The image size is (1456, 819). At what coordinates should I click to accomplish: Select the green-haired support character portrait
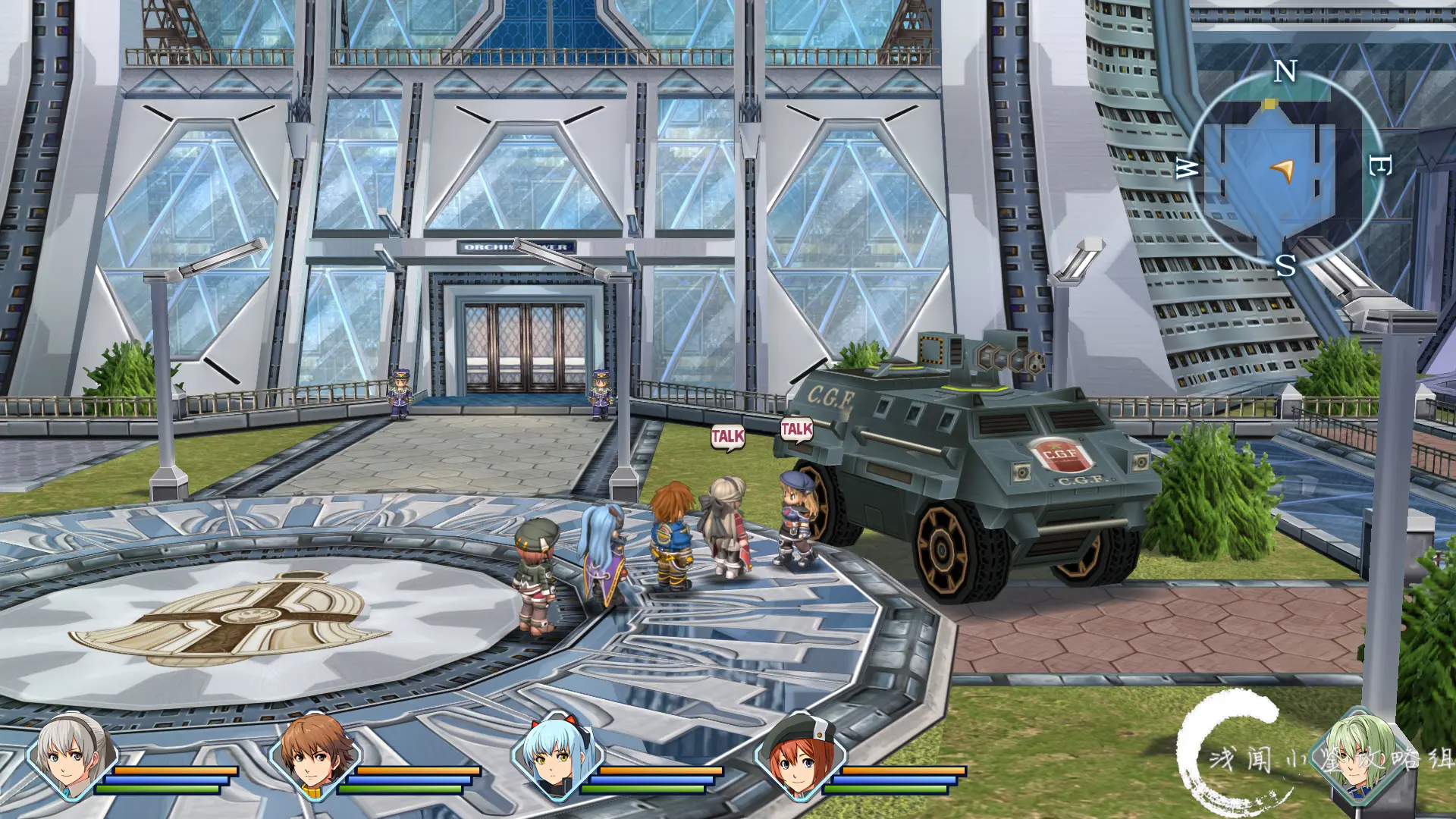[1359, 752]
